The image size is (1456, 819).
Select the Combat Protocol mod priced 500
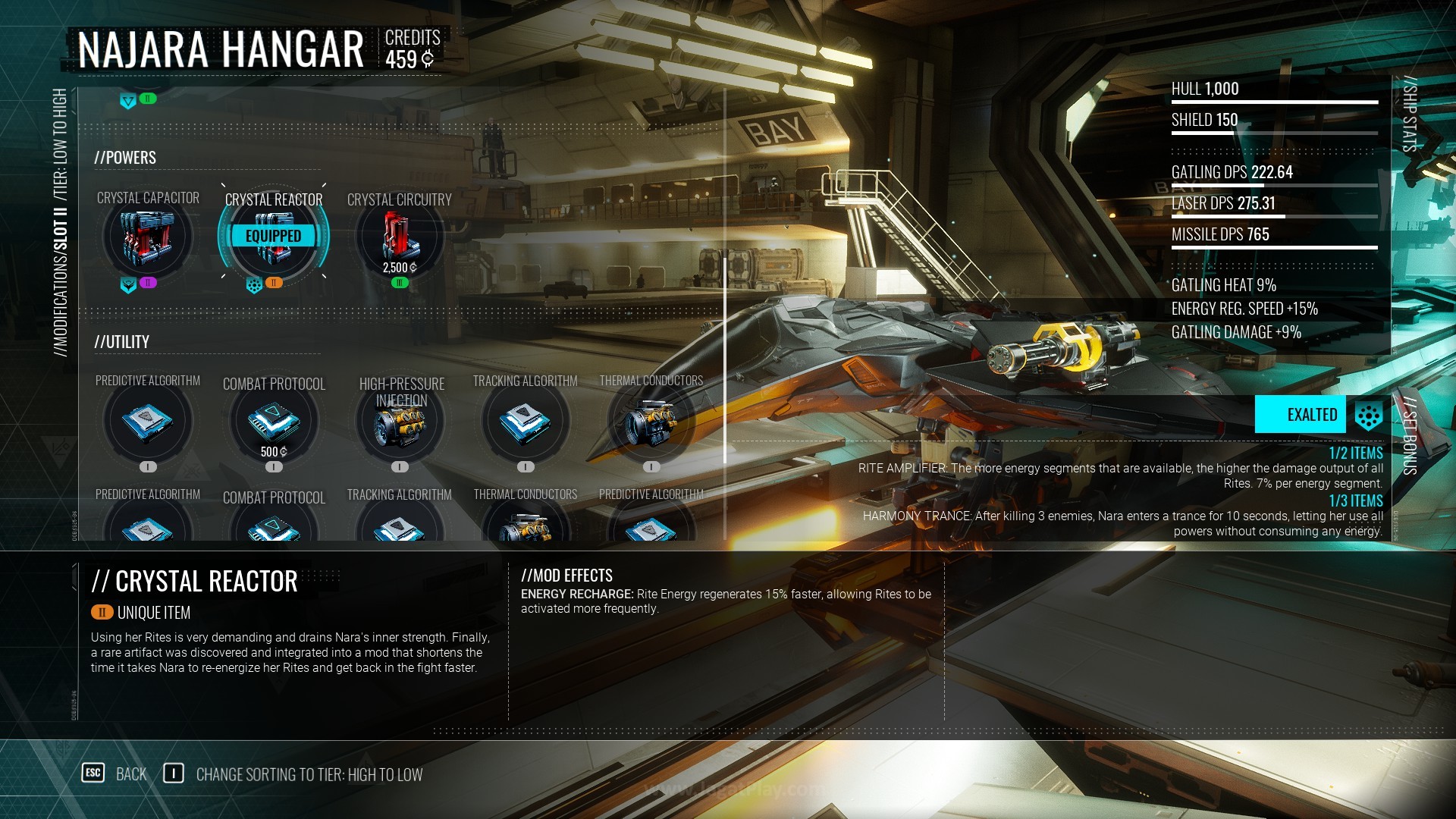tap(274, 422)
